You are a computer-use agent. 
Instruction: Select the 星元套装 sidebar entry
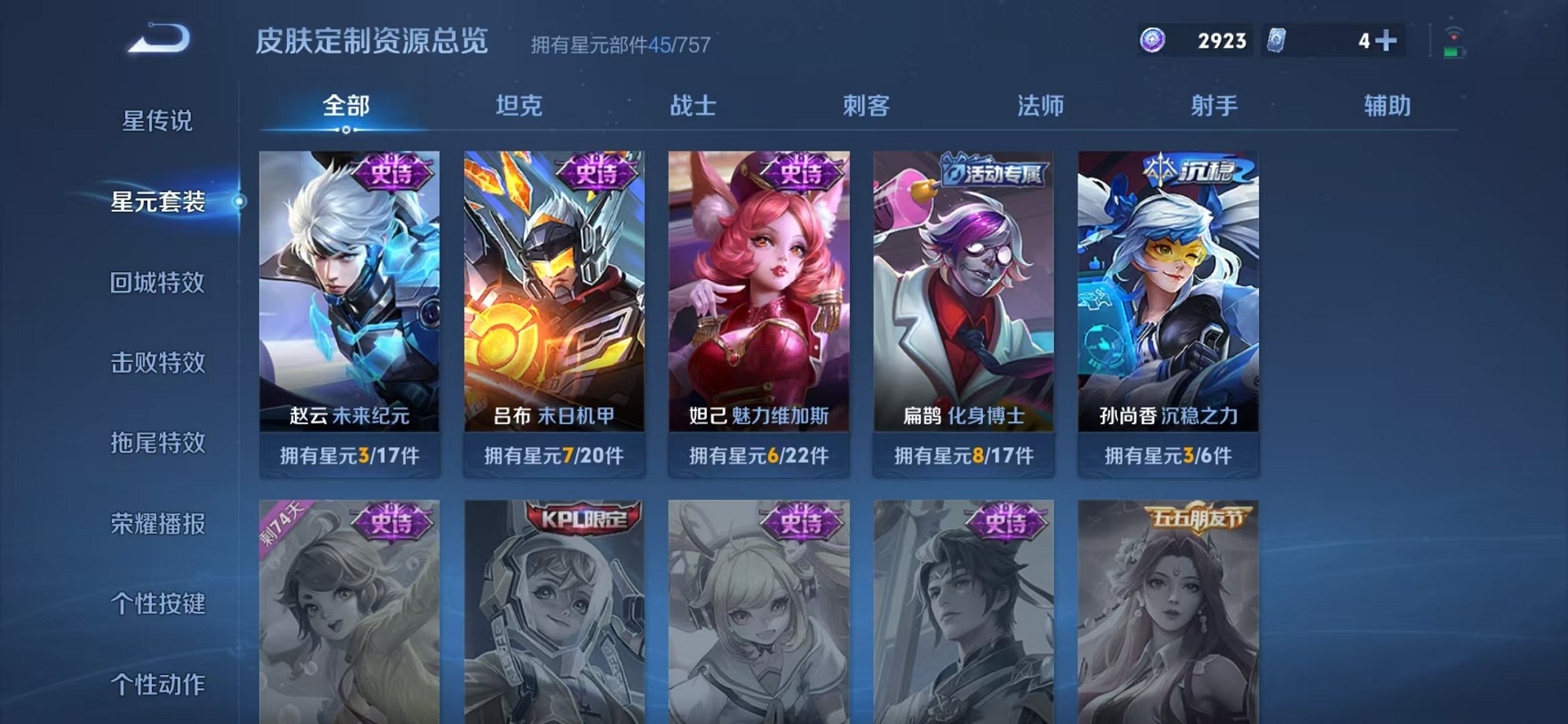click(x=156, y=203)
